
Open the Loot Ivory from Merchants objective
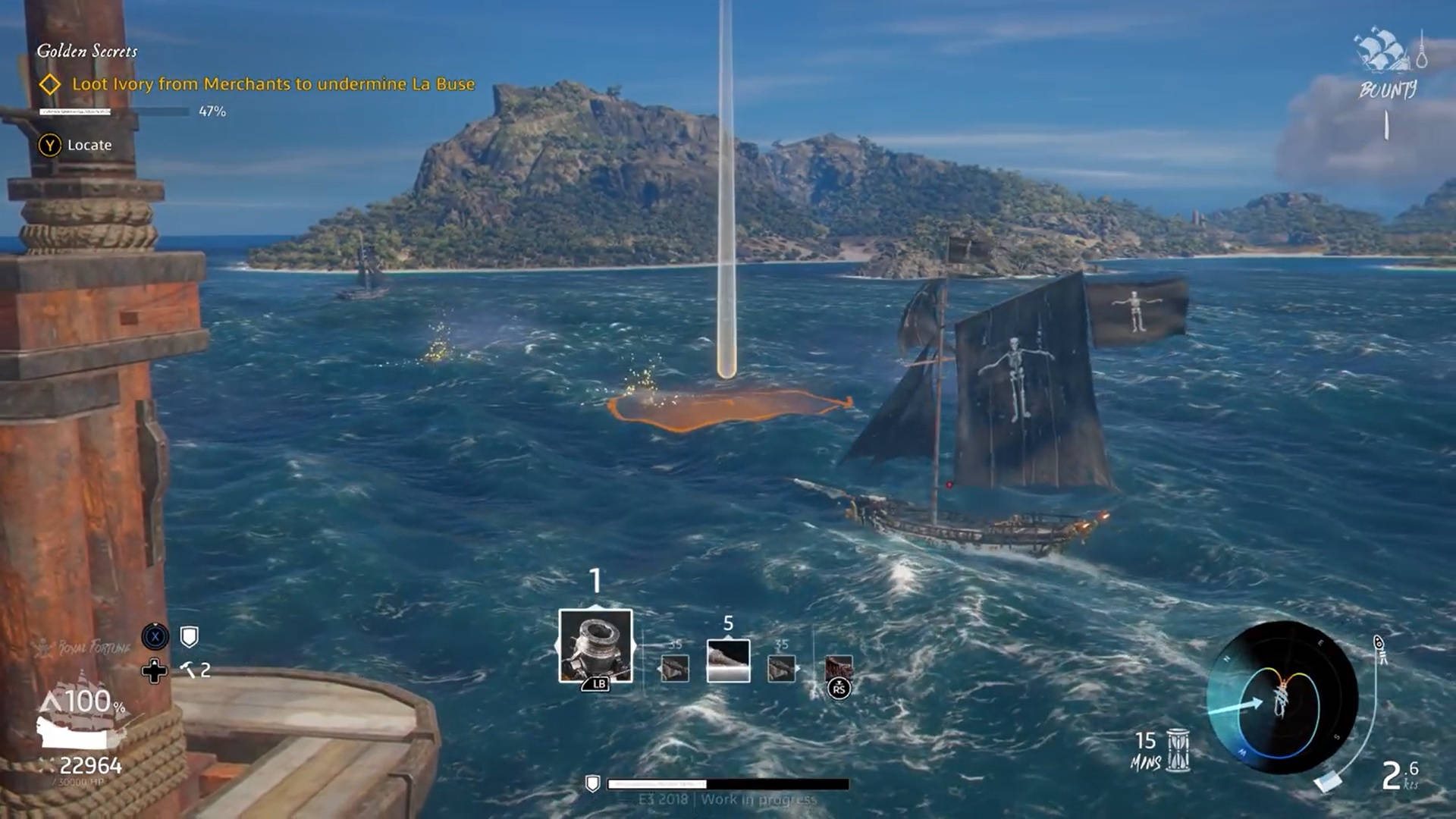[273, 84]
